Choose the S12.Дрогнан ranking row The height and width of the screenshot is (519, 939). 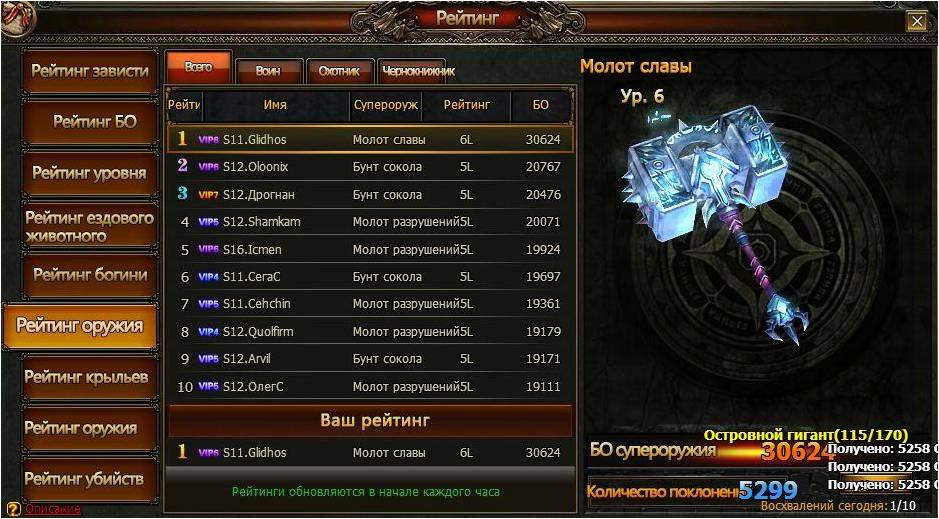click(370, 194)
